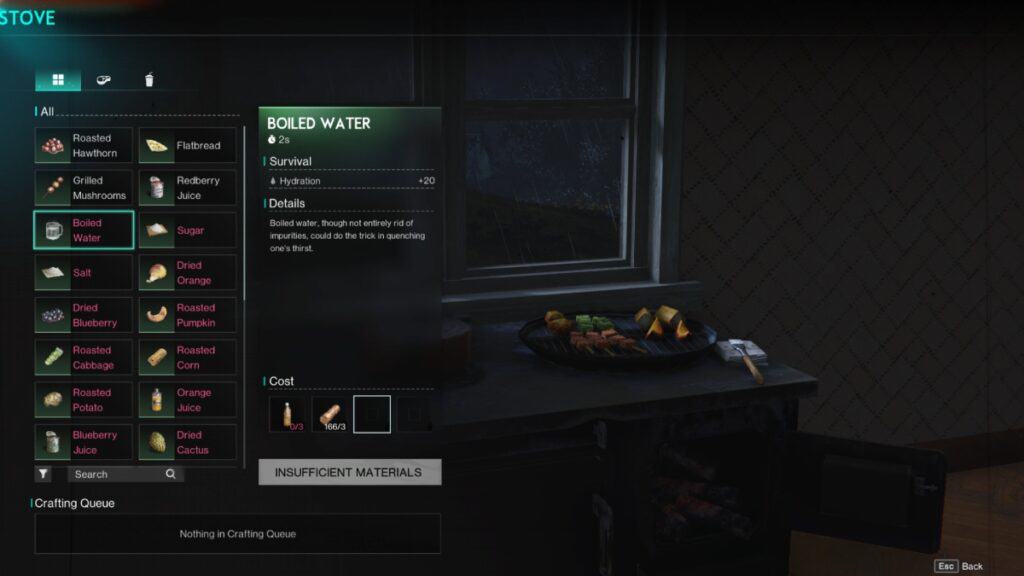Select the Dried Blueberry recipe
The image size is (1024, 576).
(84, 315)
